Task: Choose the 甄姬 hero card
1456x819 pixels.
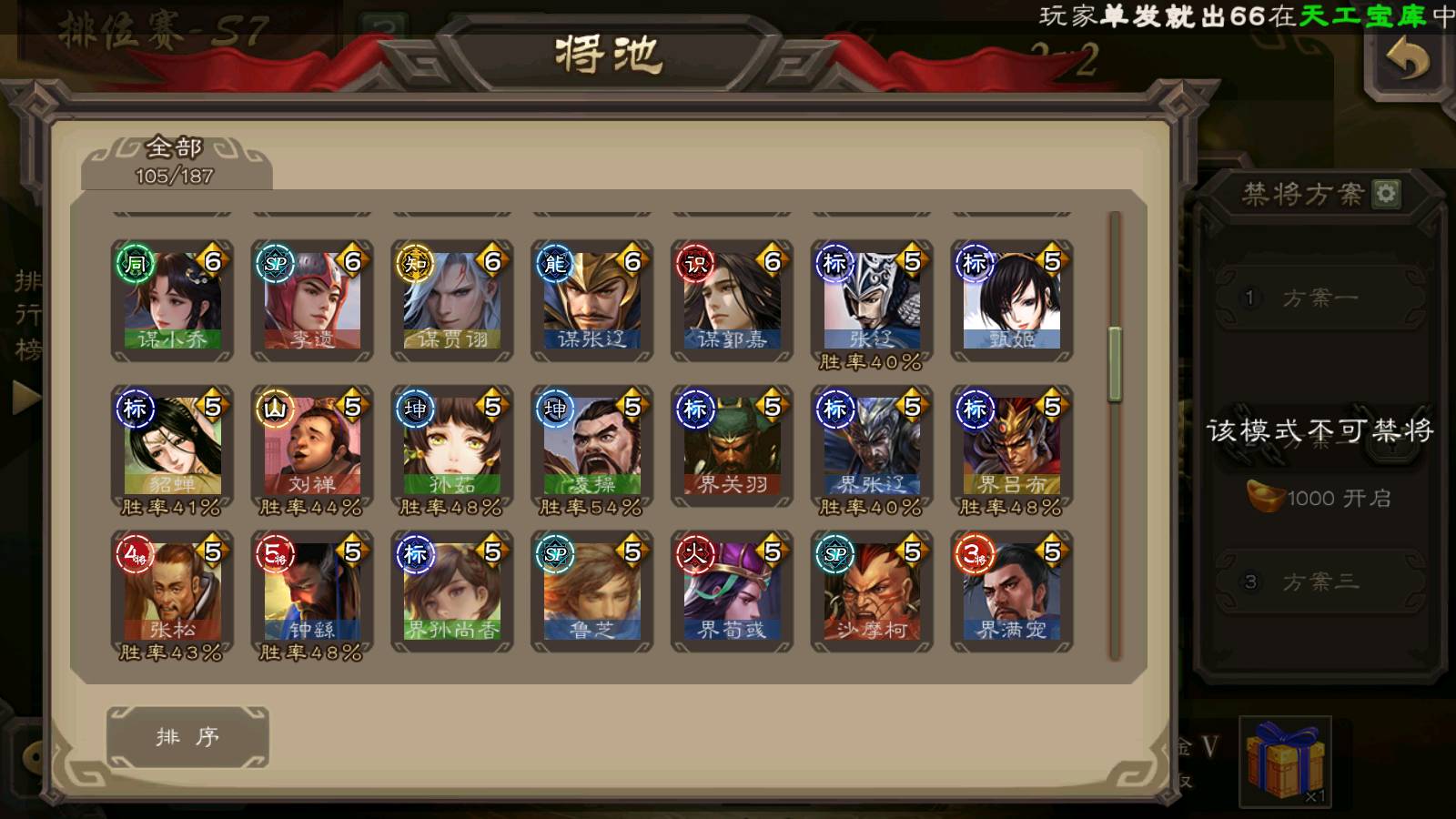Action: coord(1012,299)
